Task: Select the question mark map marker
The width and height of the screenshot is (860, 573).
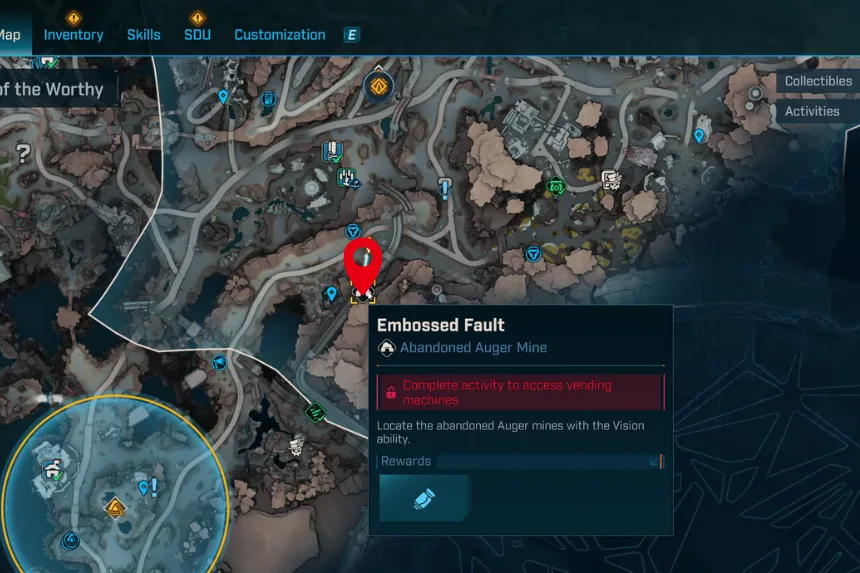Action: click(22, 154)
